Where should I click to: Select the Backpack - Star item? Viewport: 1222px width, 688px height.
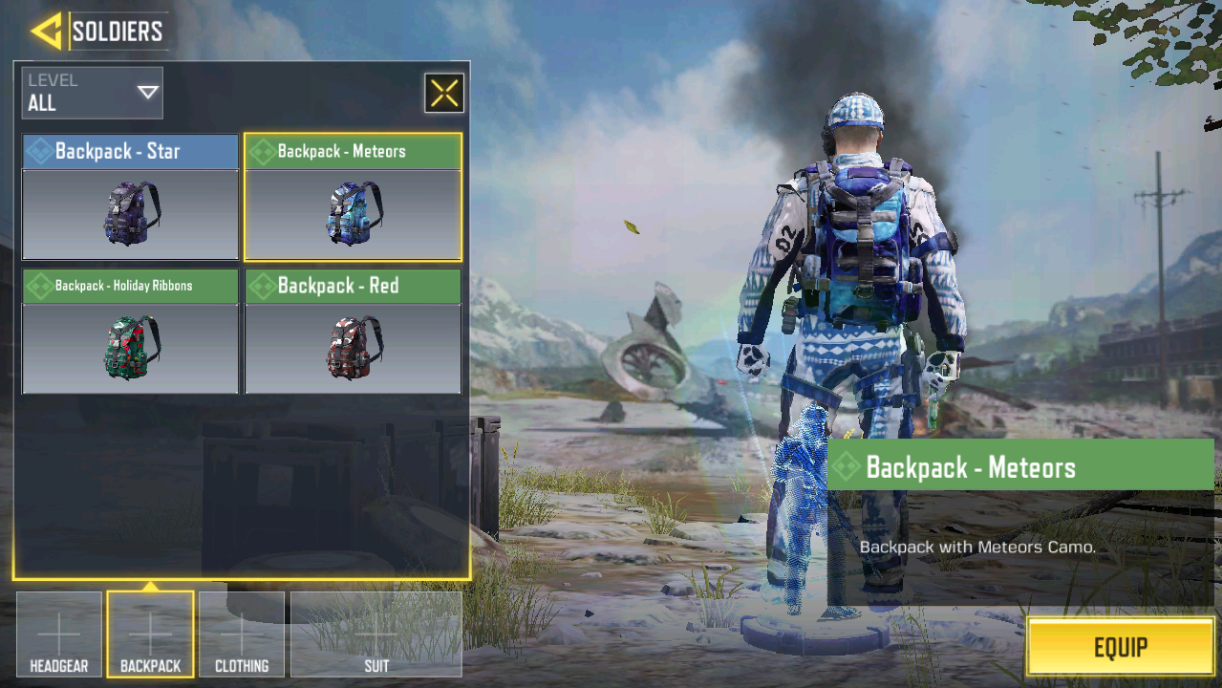click(x=130, y=197)
